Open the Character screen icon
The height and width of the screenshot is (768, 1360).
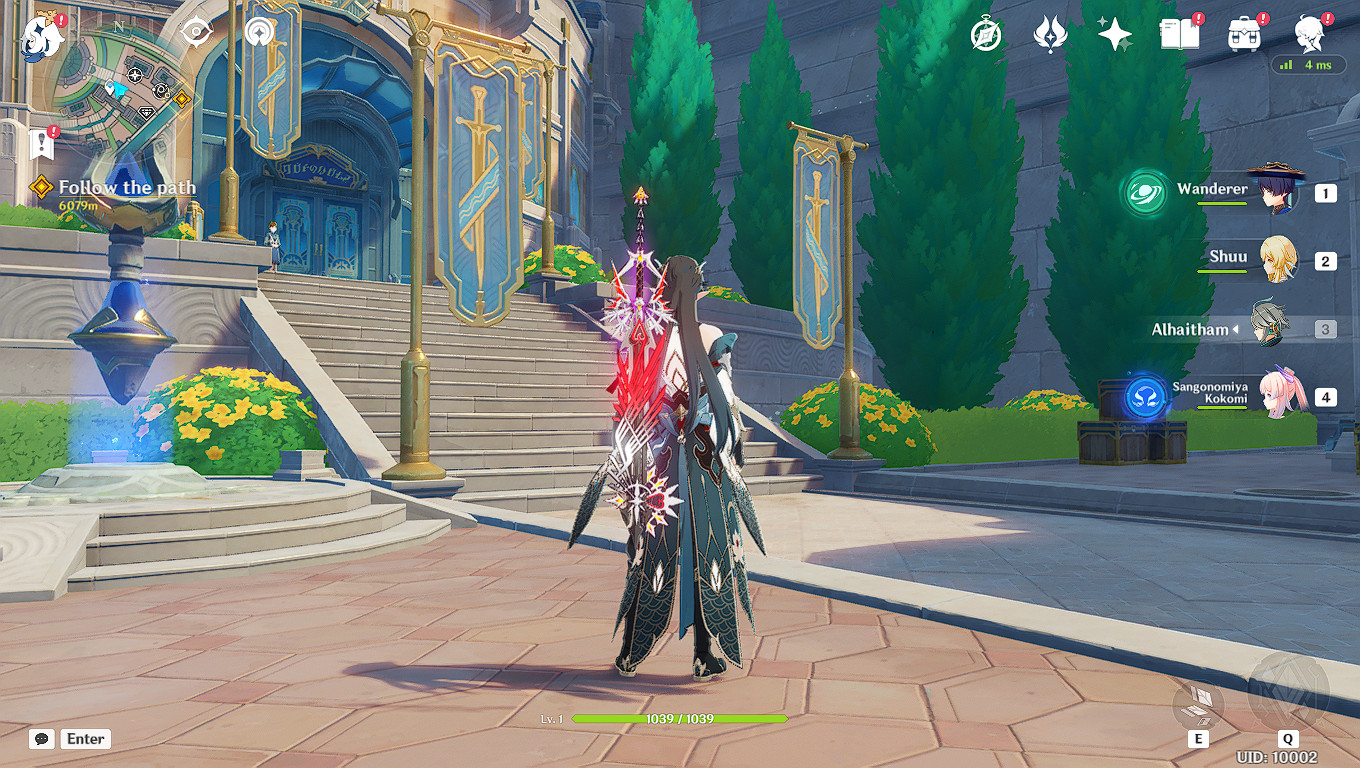[1308, 33]
